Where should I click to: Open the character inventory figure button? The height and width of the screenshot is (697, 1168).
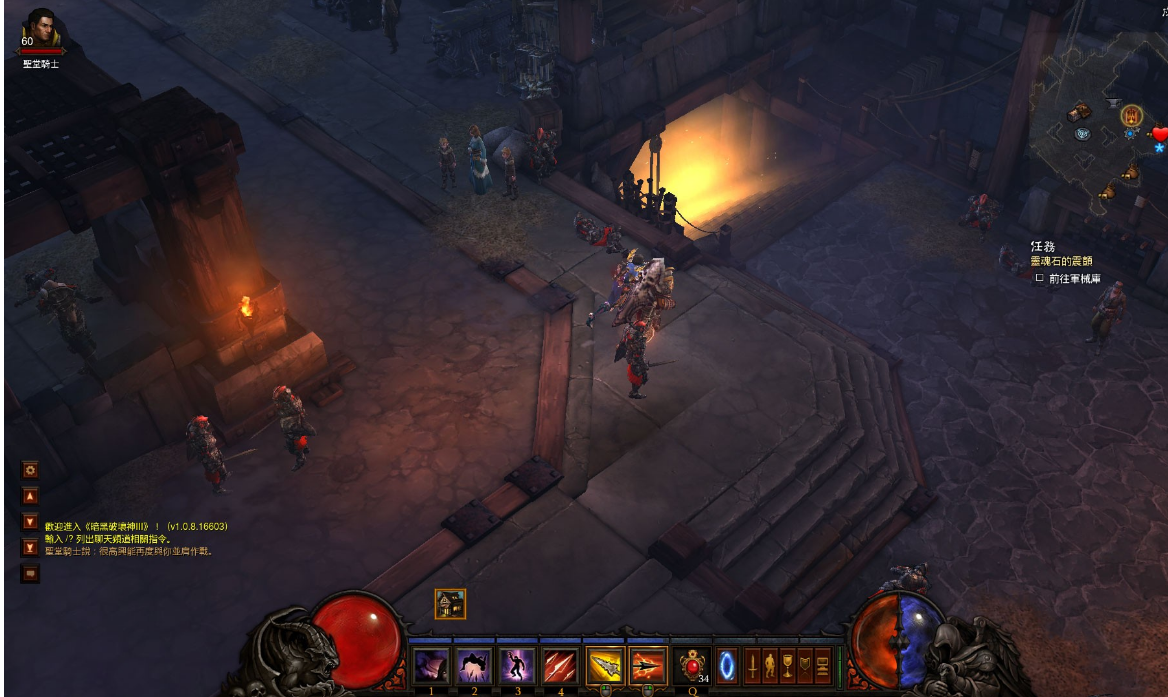tap(770, 665)
